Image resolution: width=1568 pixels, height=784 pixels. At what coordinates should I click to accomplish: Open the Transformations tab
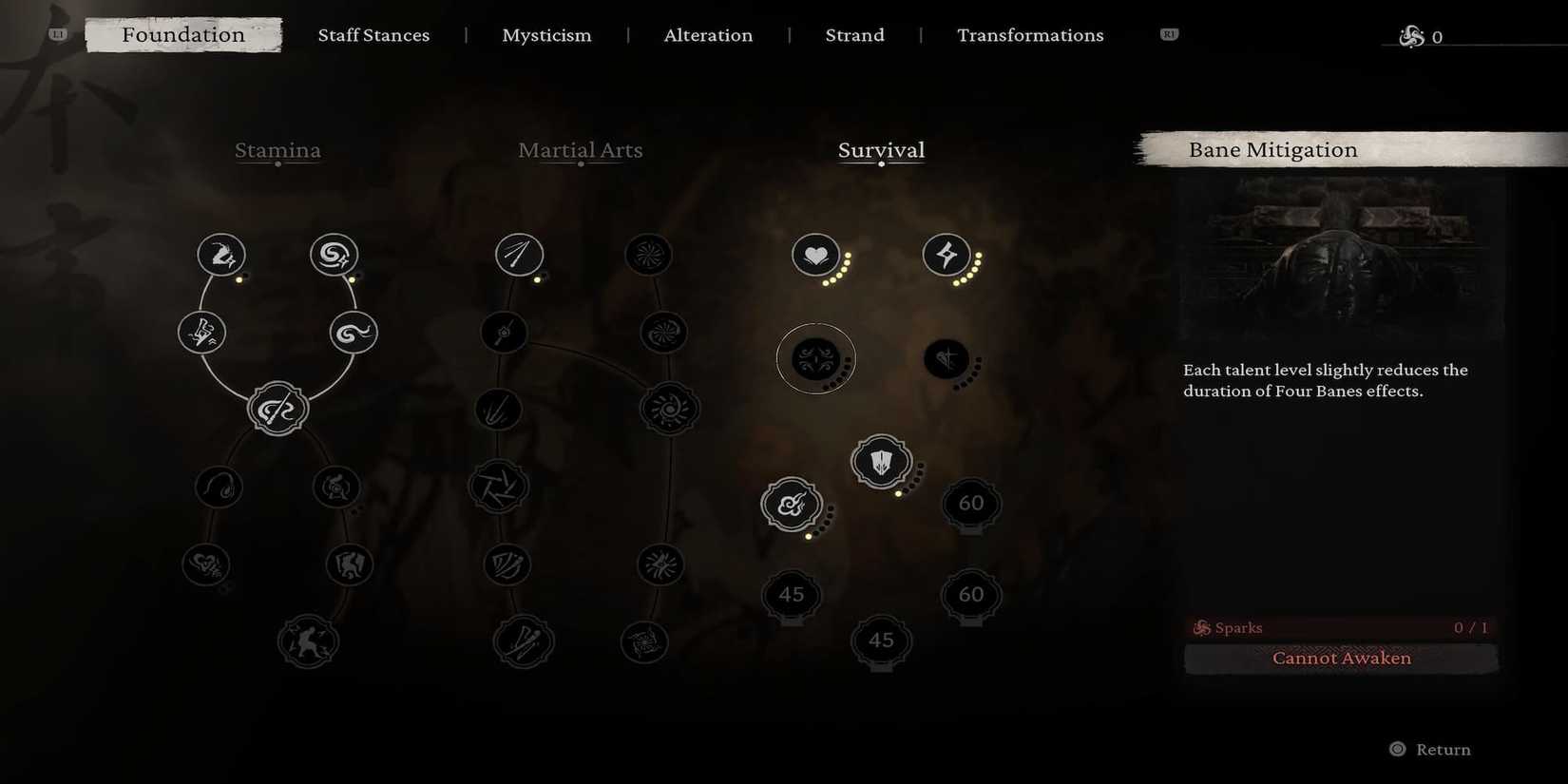point(1030,35)
